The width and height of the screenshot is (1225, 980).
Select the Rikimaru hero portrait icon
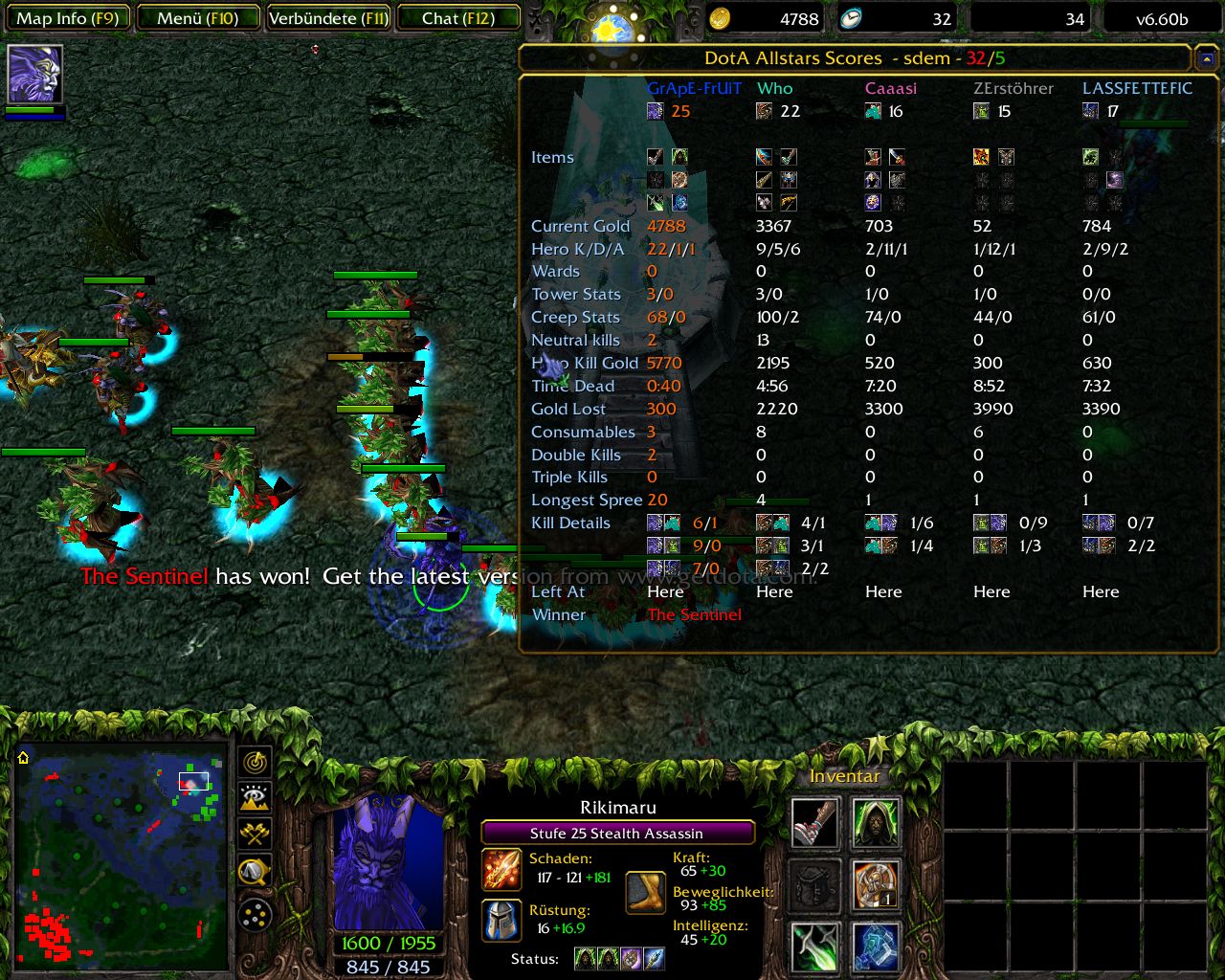[x=35, y=74]
